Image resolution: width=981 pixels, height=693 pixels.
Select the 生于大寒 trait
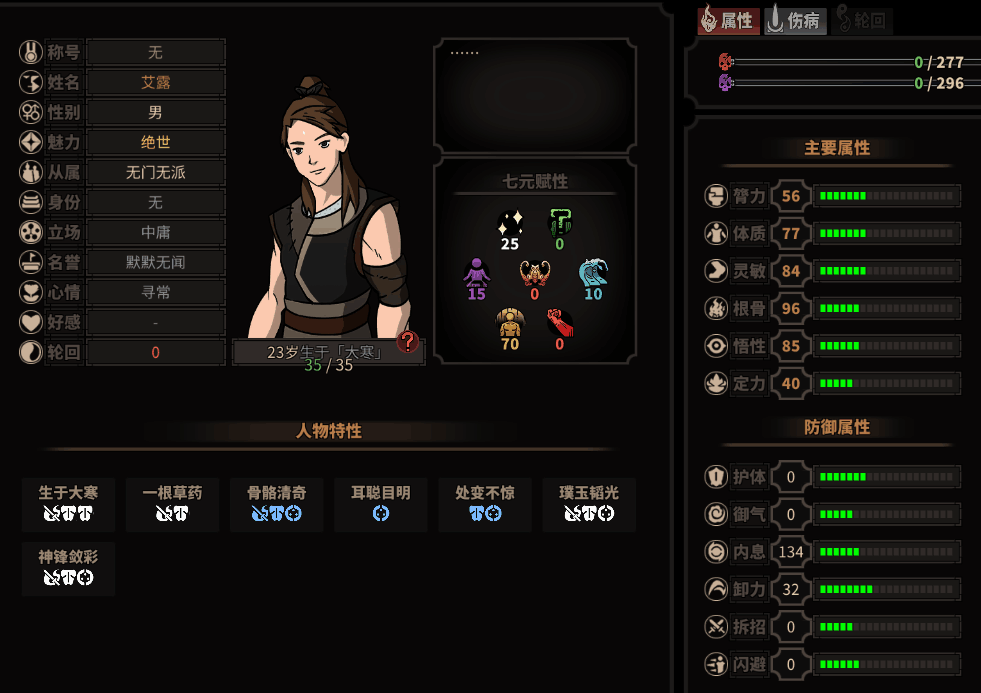(69, 503)
